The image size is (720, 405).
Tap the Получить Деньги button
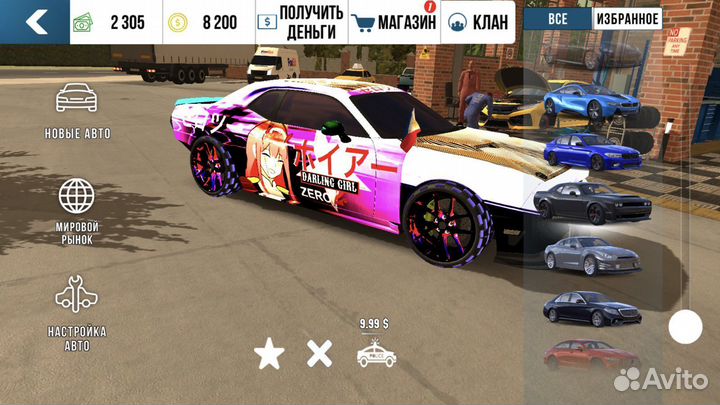(x=300, y=20)
